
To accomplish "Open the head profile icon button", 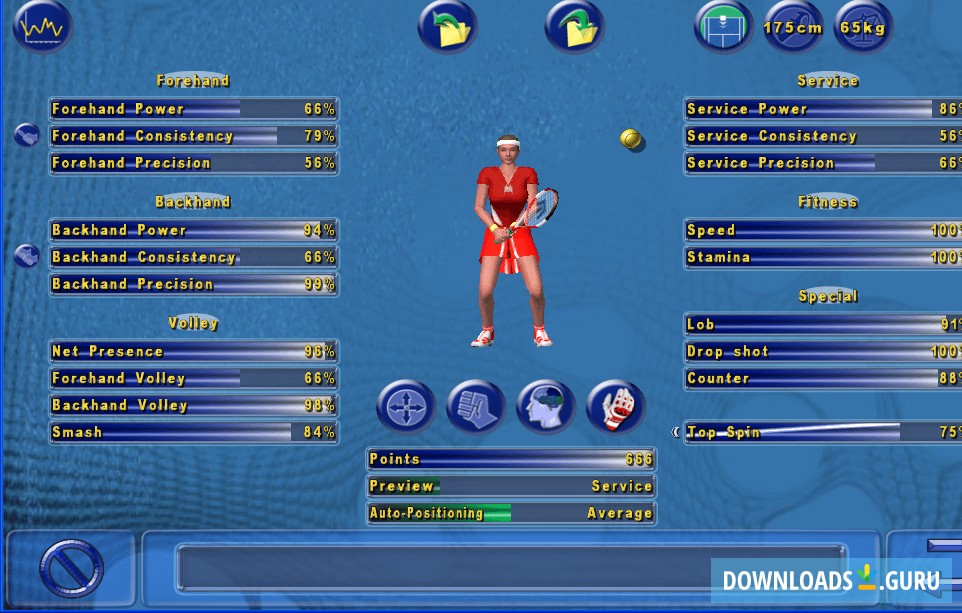I will [x=546, y=407].
